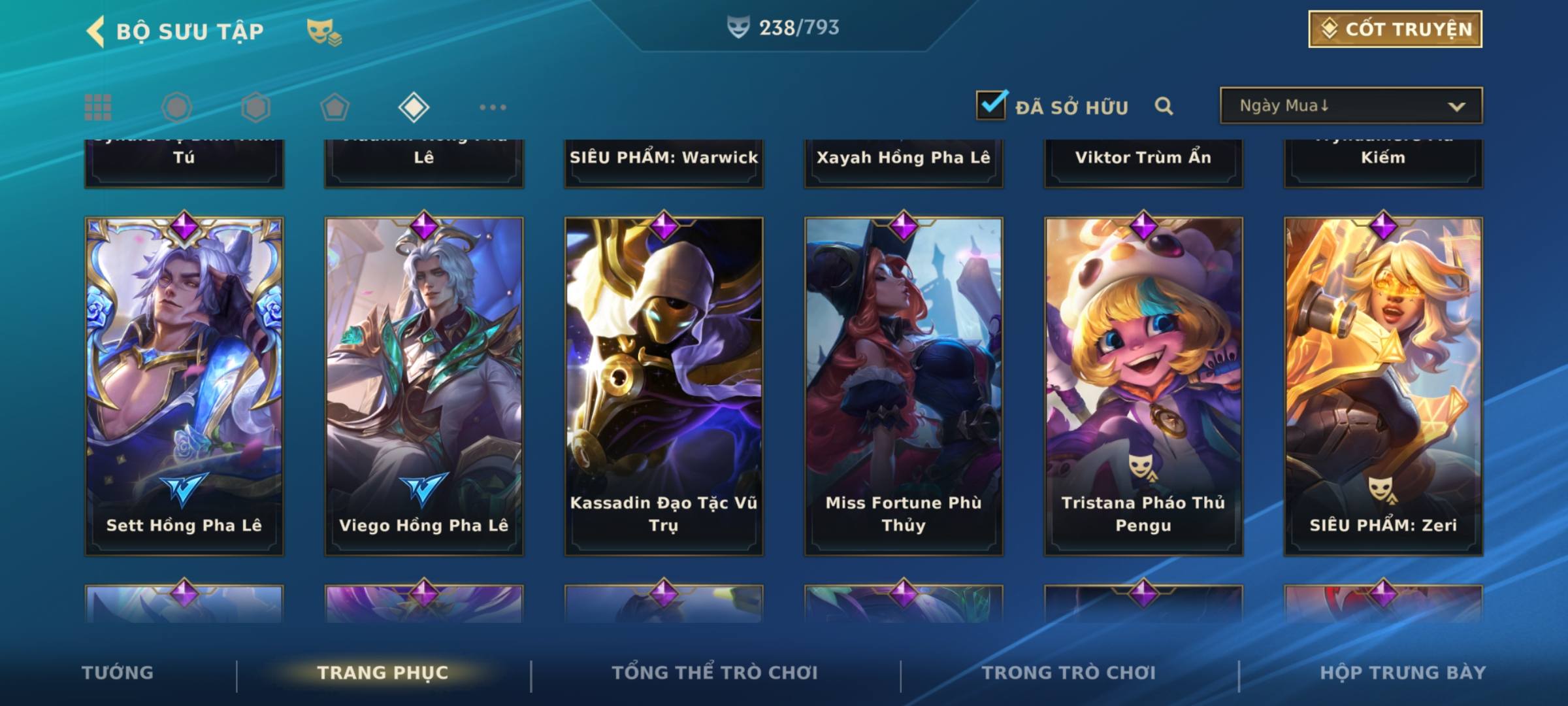
Task: Open Kassadin Đạo Tặc Vũ Trụ skin
Action: (x=664, y=386)
